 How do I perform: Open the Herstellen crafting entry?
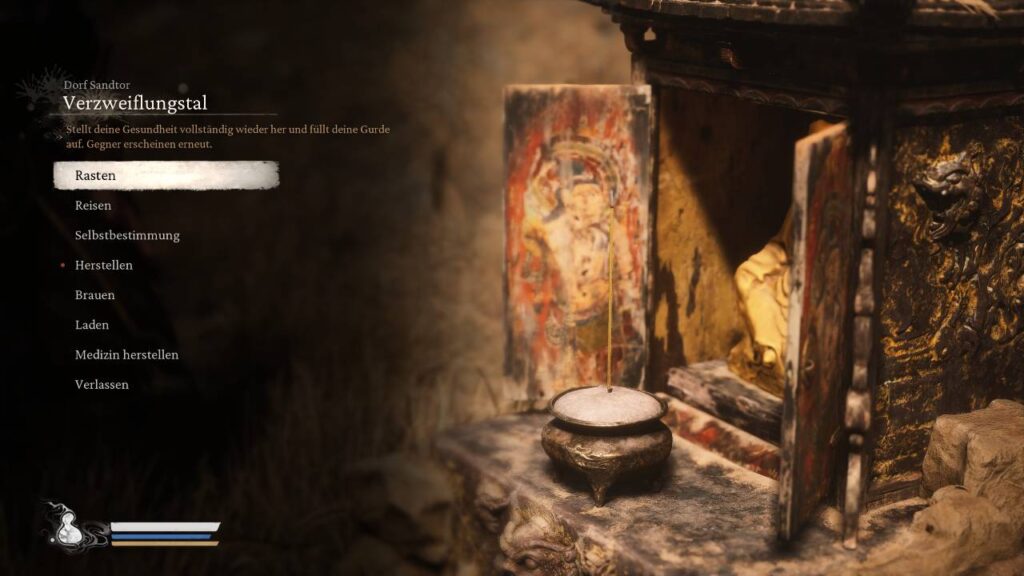(x=104, y=266)
